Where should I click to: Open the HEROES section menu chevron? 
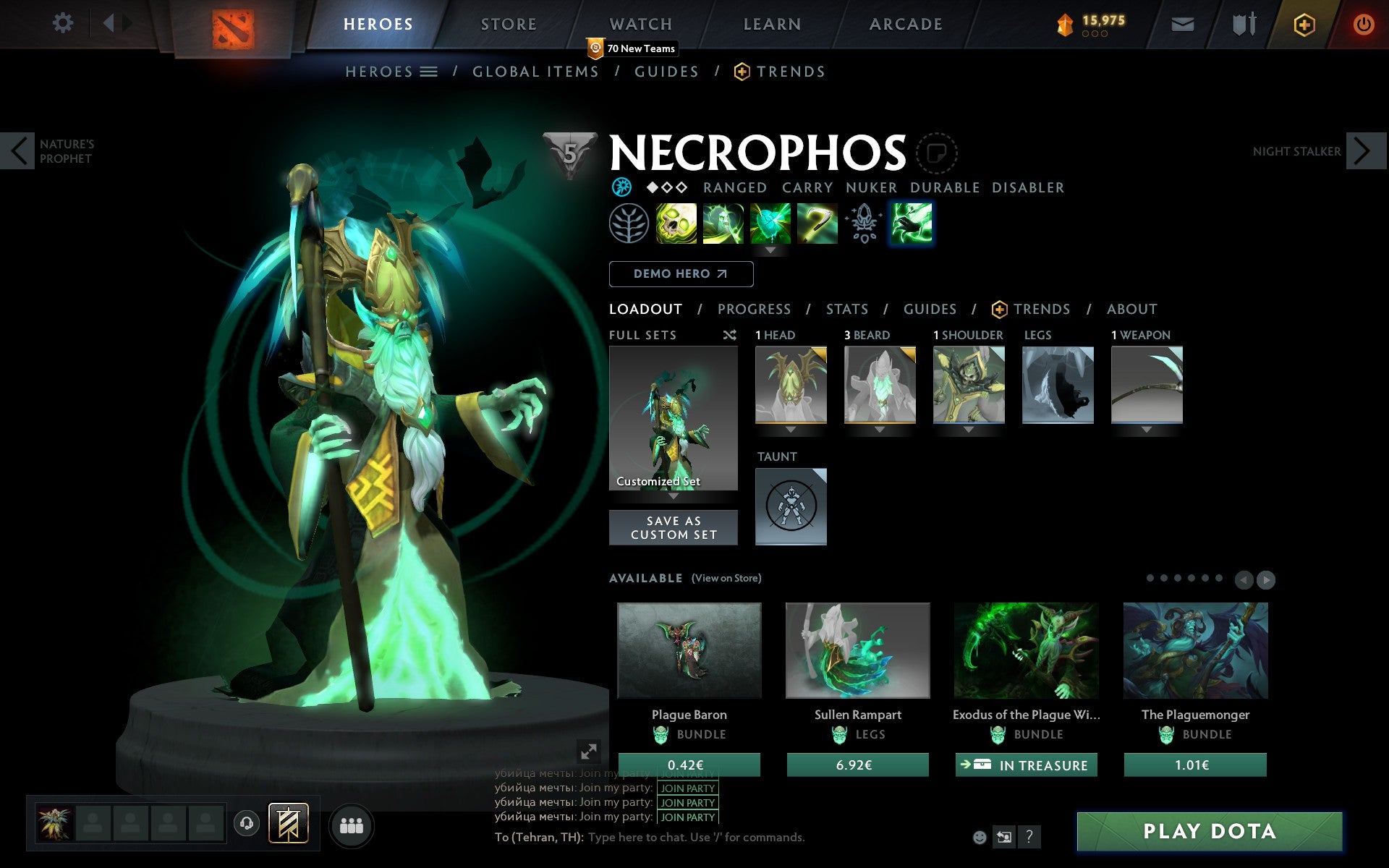tap(429, 72)
